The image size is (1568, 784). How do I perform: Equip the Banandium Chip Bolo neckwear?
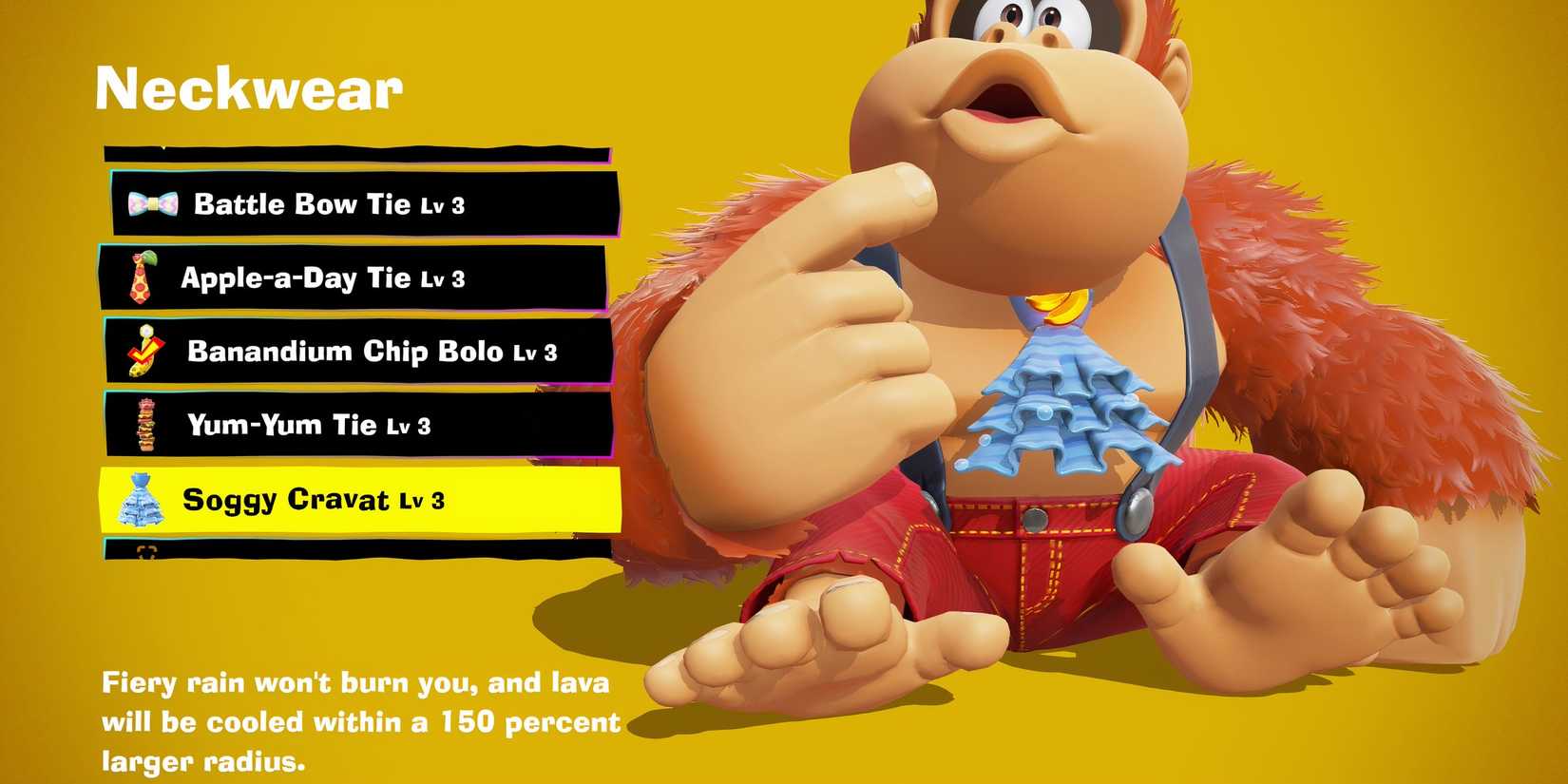point(352,352)
